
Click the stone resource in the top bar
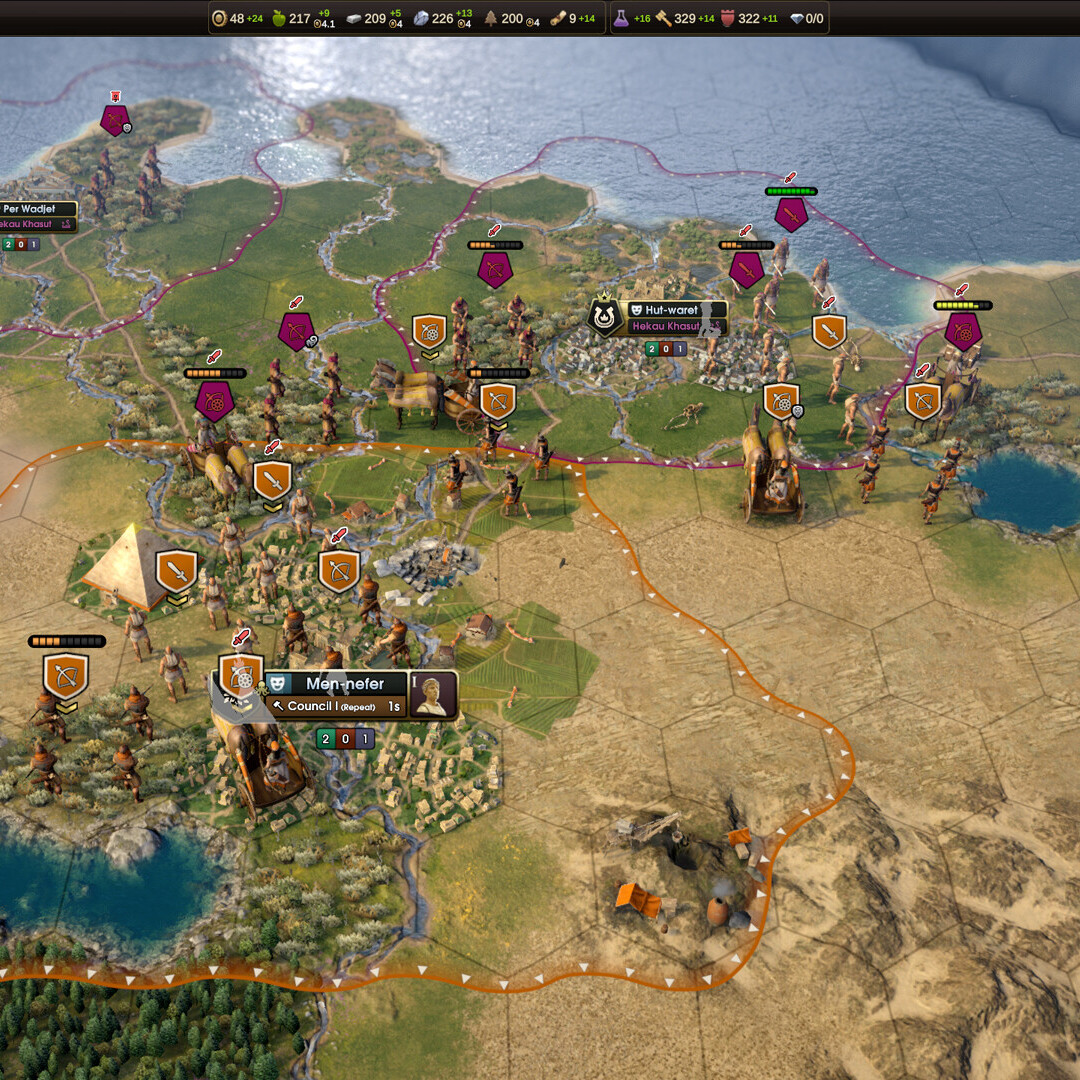421,18
